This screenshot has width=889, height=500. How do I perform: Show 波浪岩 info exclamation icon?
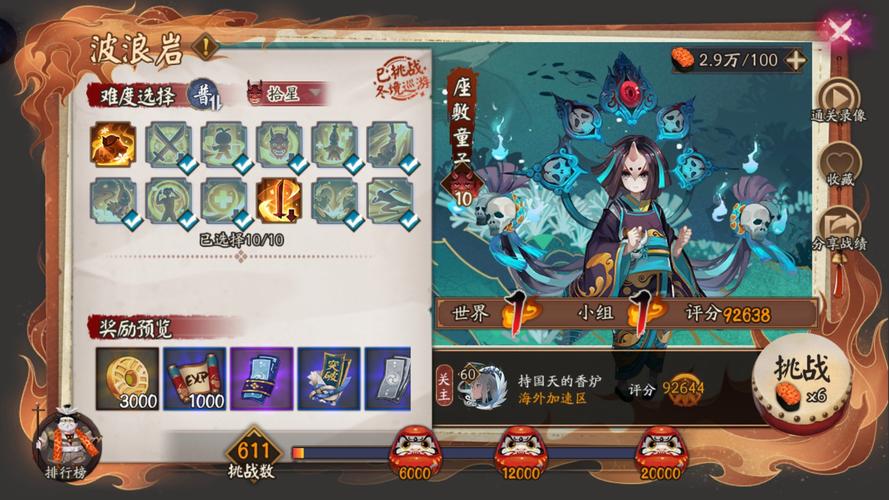204,46
